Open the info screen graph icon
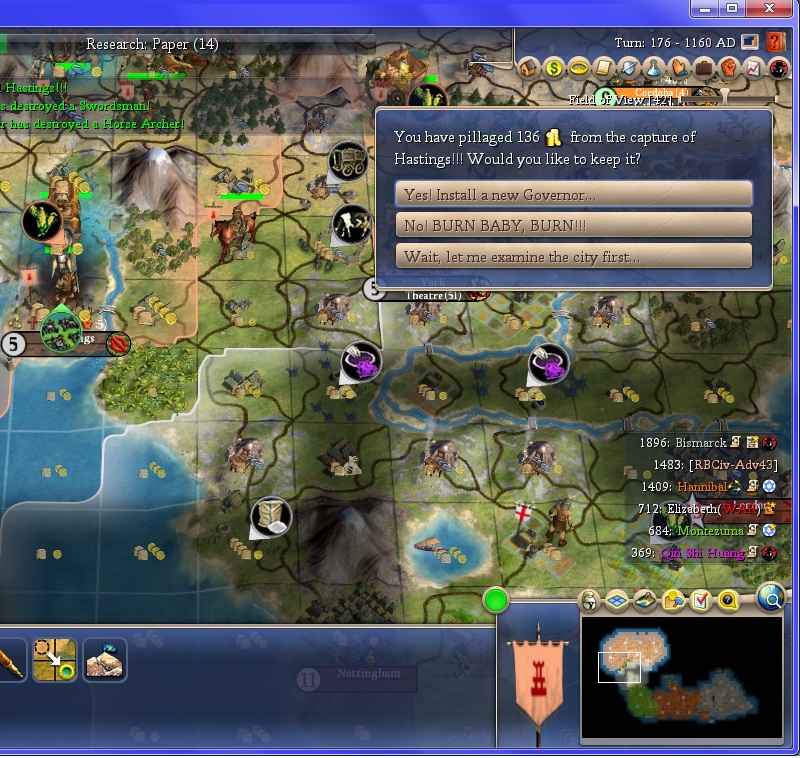This screenshot has height=758, width=800. (x=754, y=68)
